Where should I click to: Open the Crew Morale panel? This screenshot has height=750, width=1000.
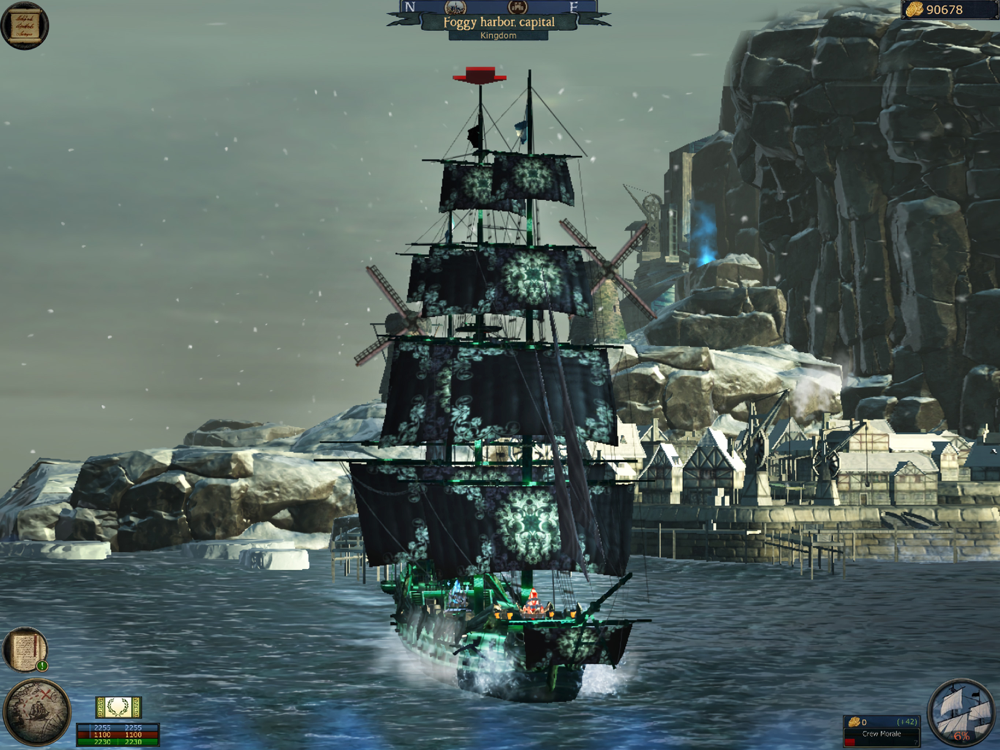[x=880, y=730]
